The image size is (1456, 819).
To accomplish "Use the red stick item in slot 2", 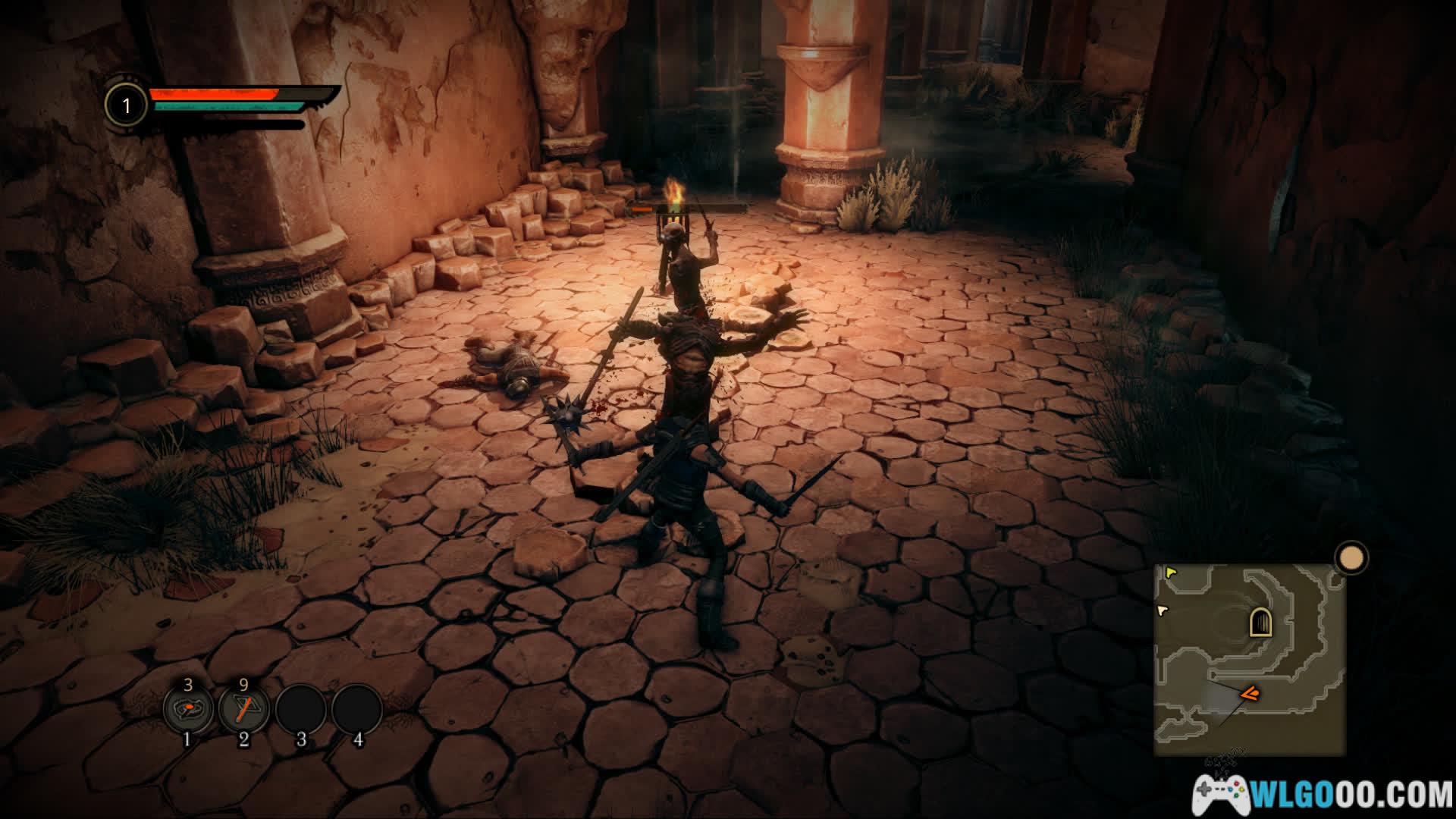I will (x=243, y=710).
